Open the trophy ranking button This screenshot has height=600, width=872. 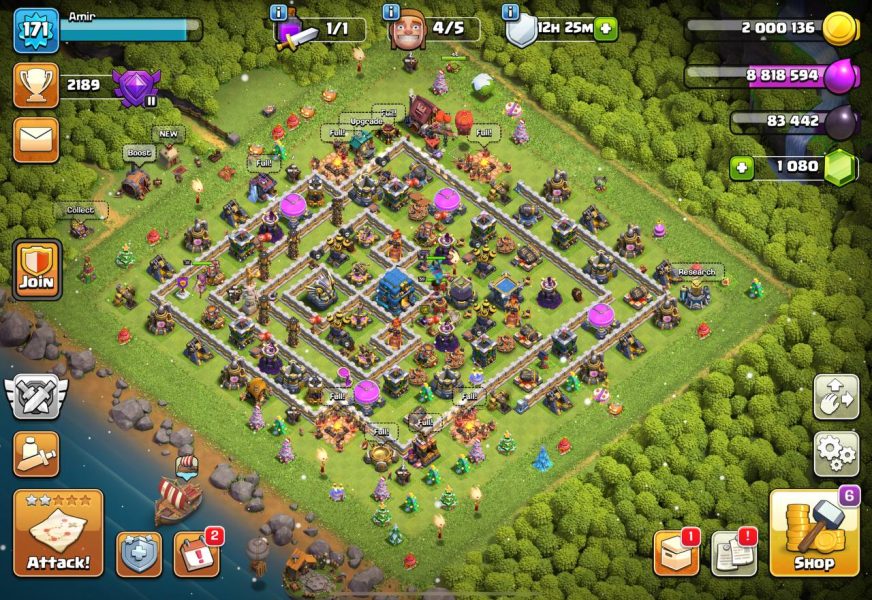tap(36, 86)
